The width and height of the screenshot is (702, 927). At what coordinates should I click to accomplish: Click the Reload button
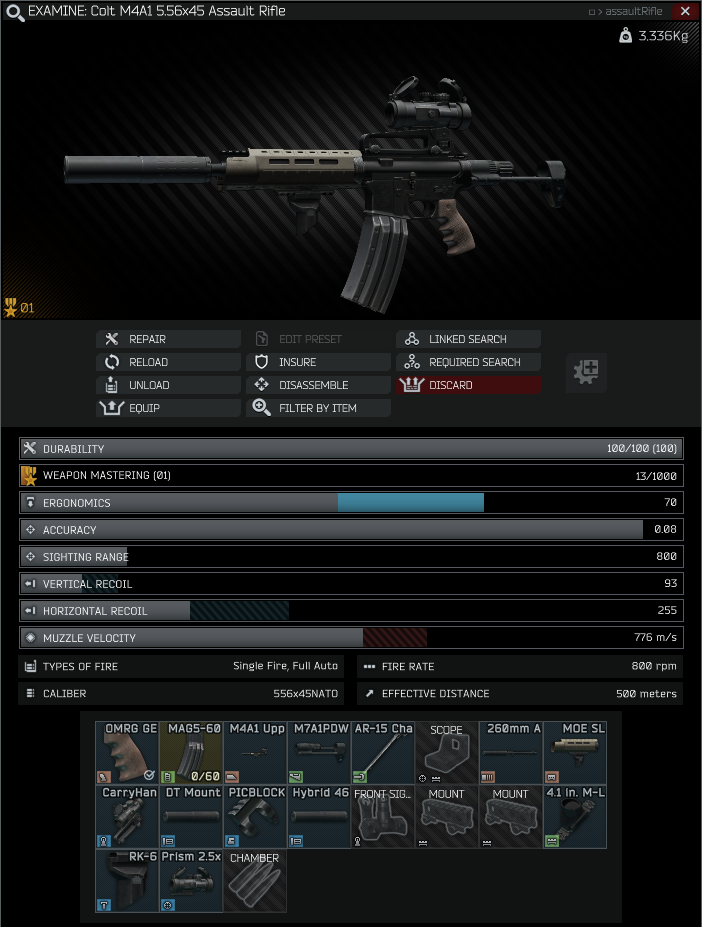(168, 362)
